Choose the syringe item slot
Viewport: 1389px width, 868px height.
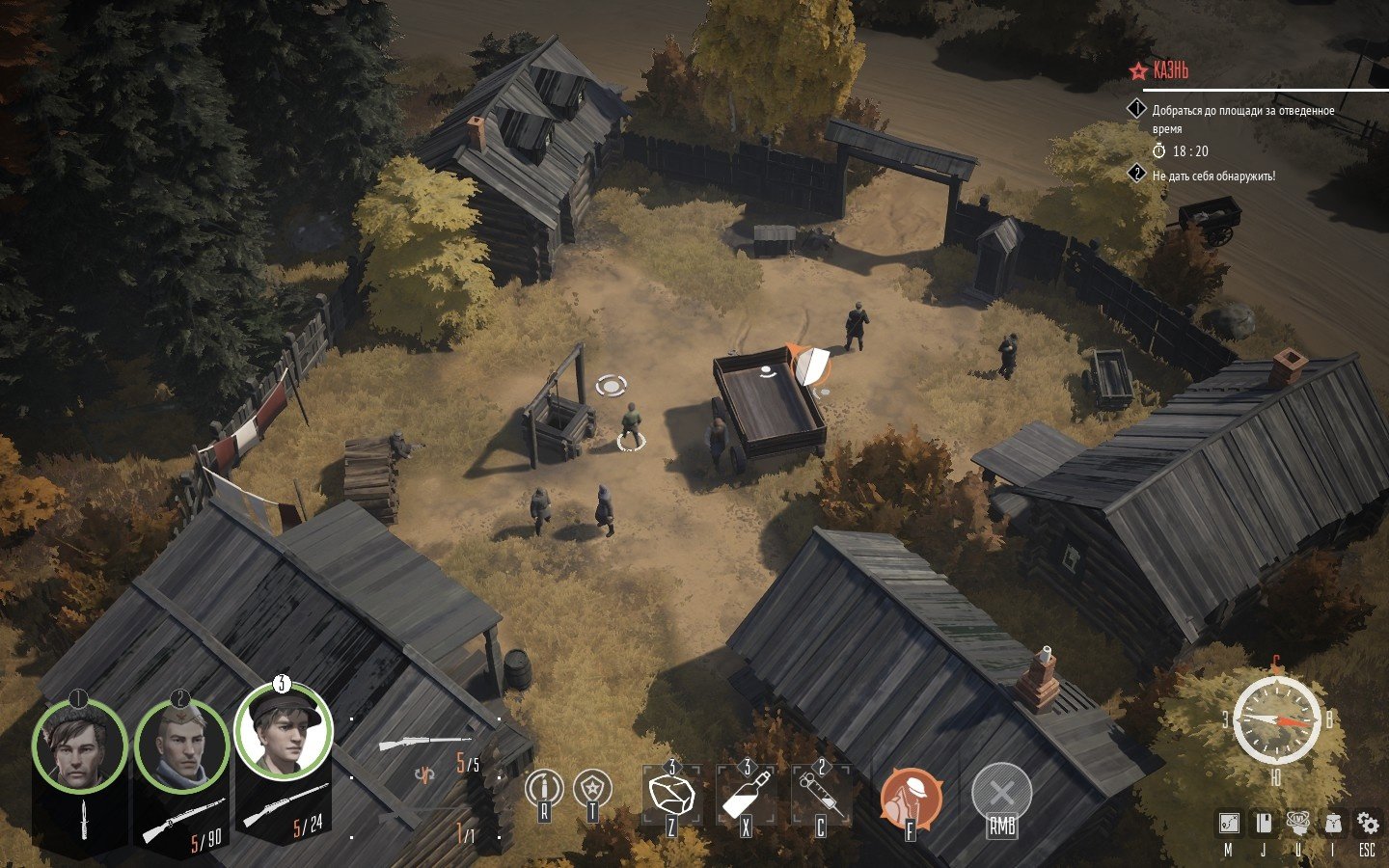(x=821, y=794)
